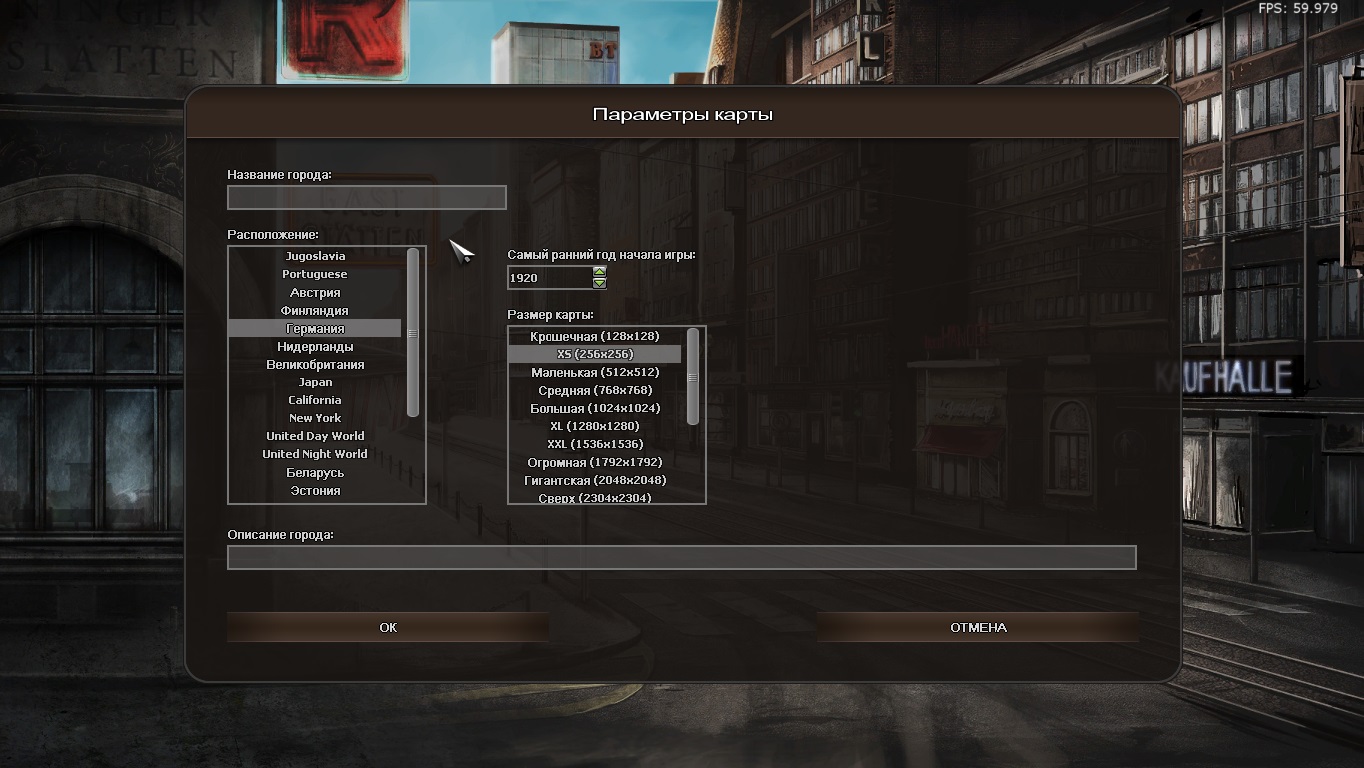Select Крошечная (128x128) map size

[594, 336]
